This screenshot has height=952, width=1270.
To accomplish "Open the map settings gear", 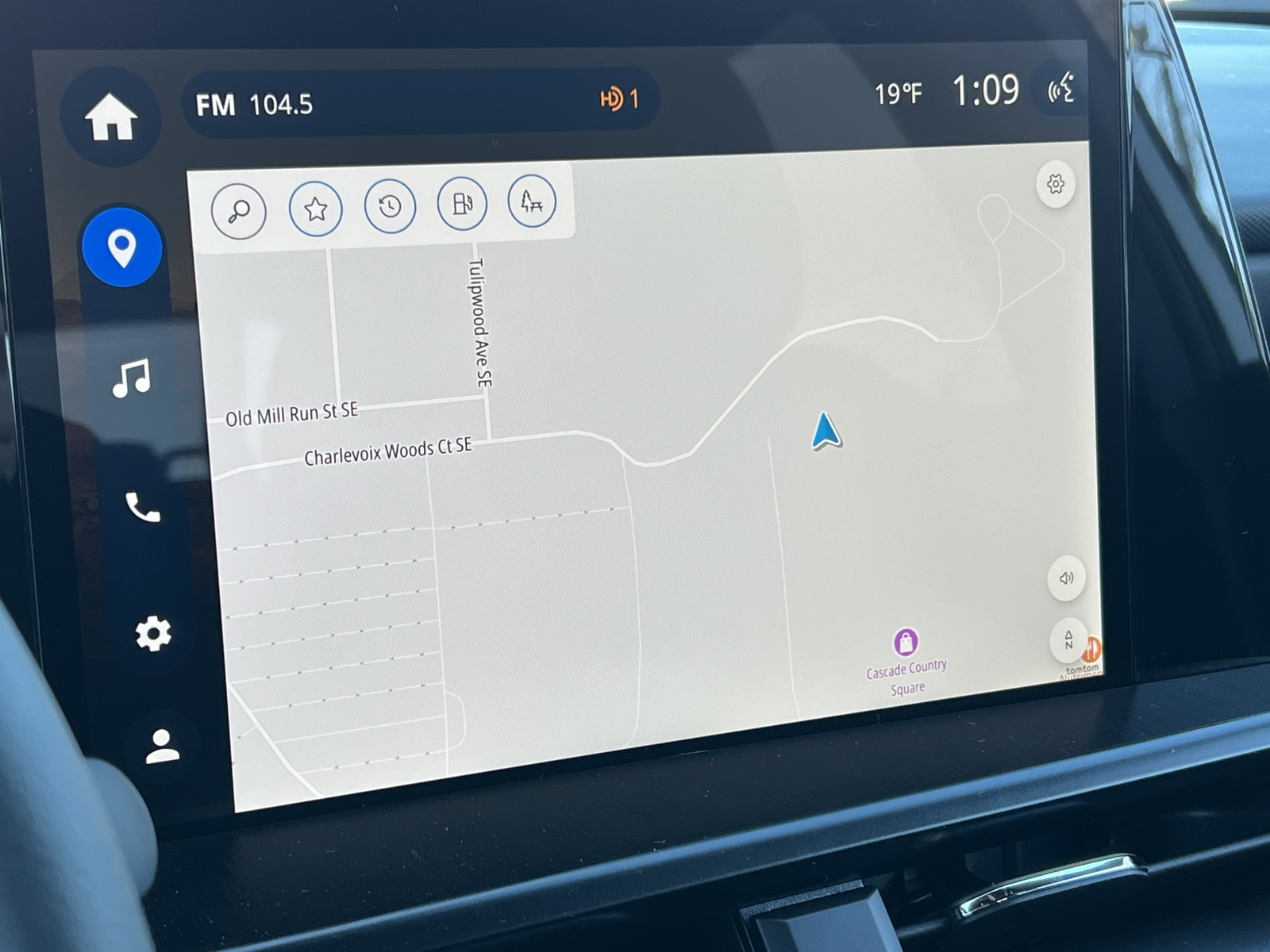I will [x=1055, y=184].
